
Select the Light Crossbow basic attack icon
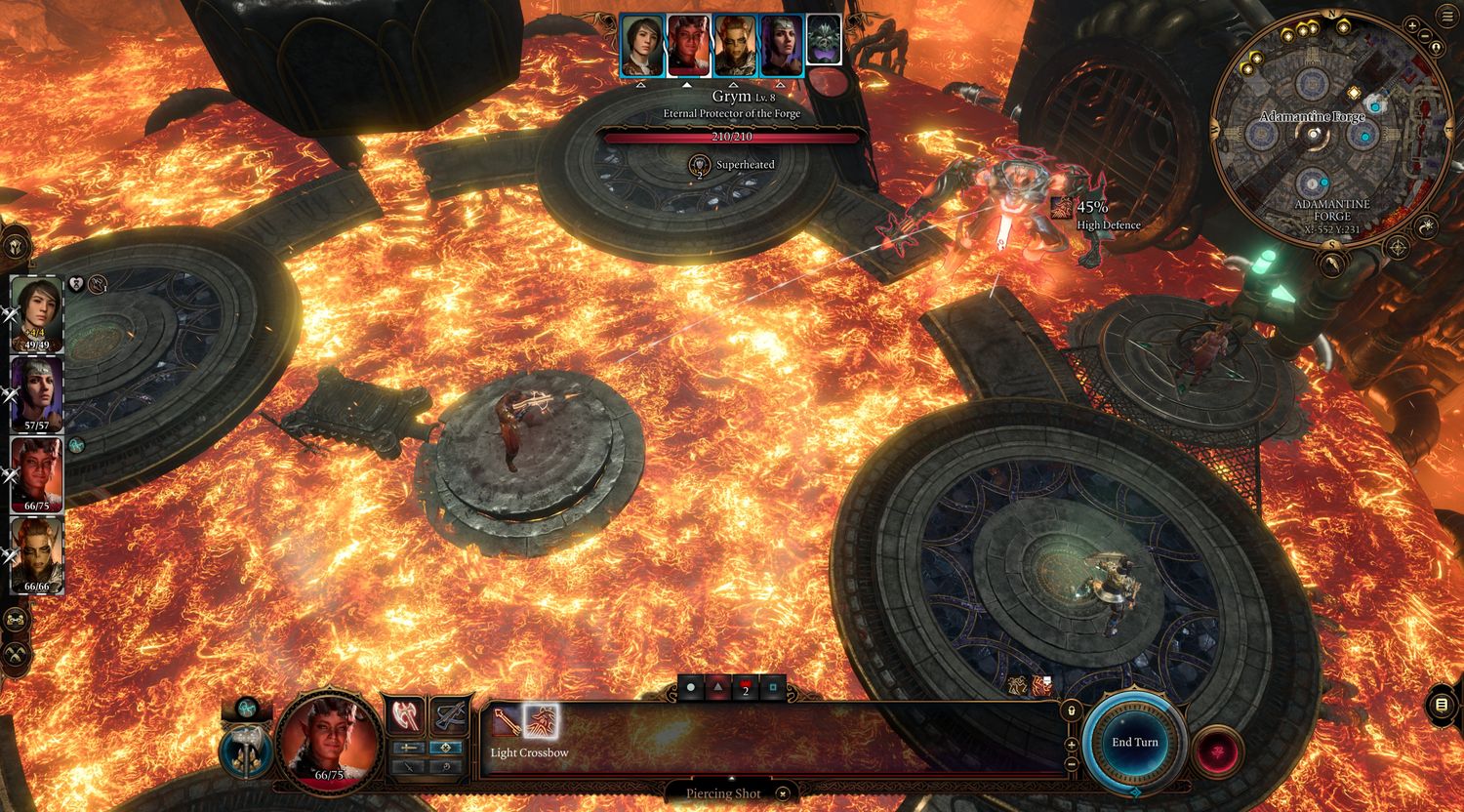coord(506,723)
